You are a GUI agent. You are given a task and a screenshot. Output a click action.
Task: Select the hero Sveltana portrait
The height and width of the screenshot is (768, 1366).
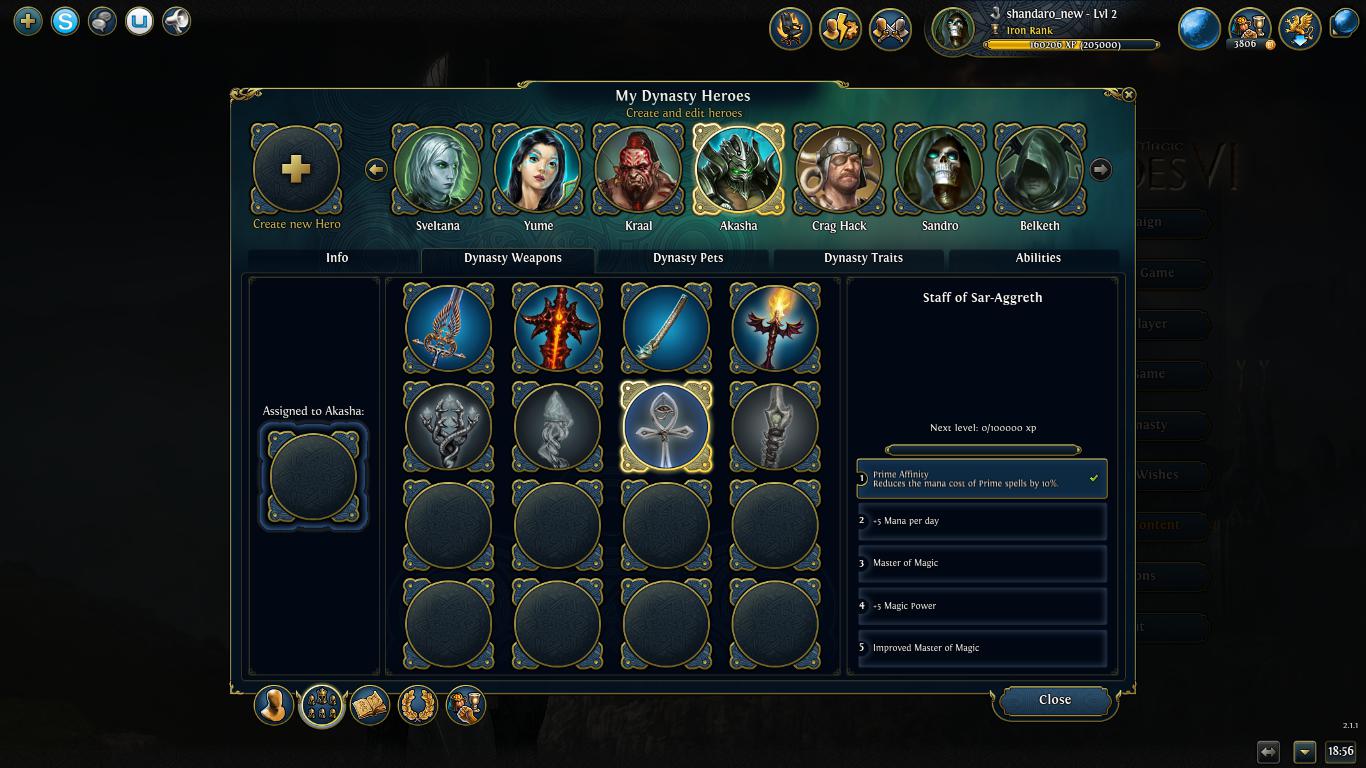(437, 170)
